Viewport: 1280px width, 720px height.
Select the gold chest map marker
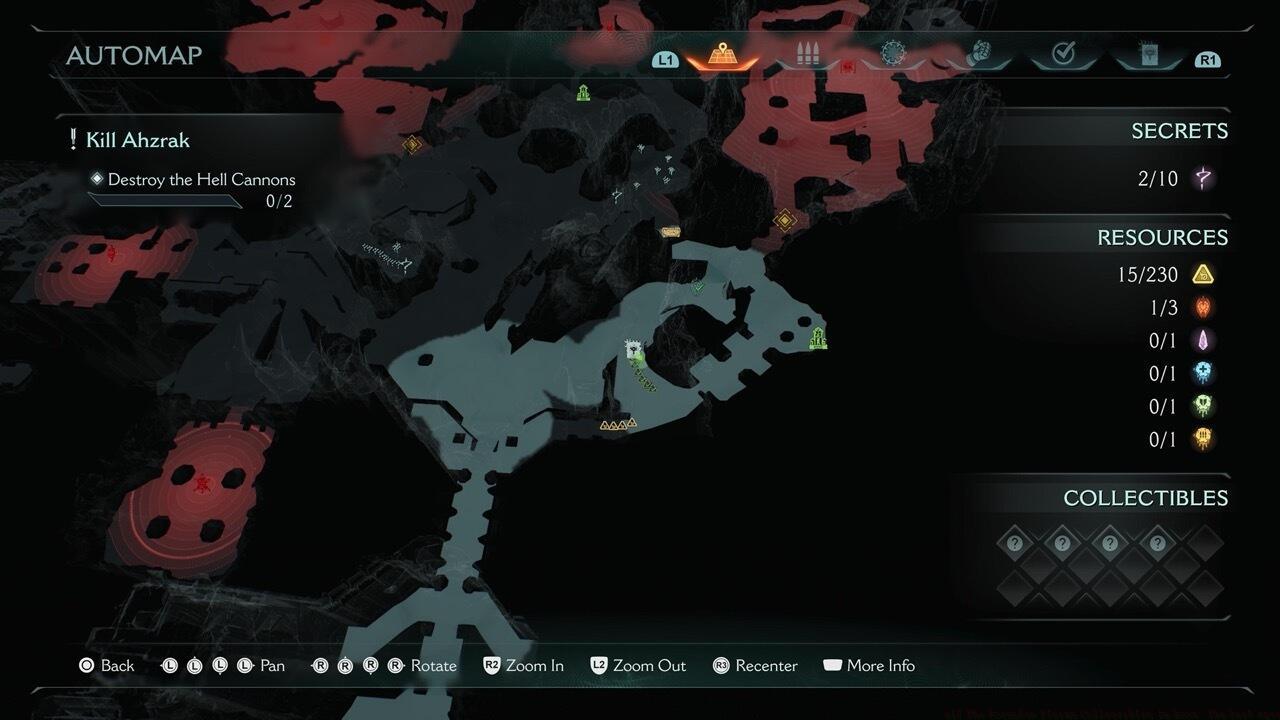pyautogui.click(x=670, y=232)
